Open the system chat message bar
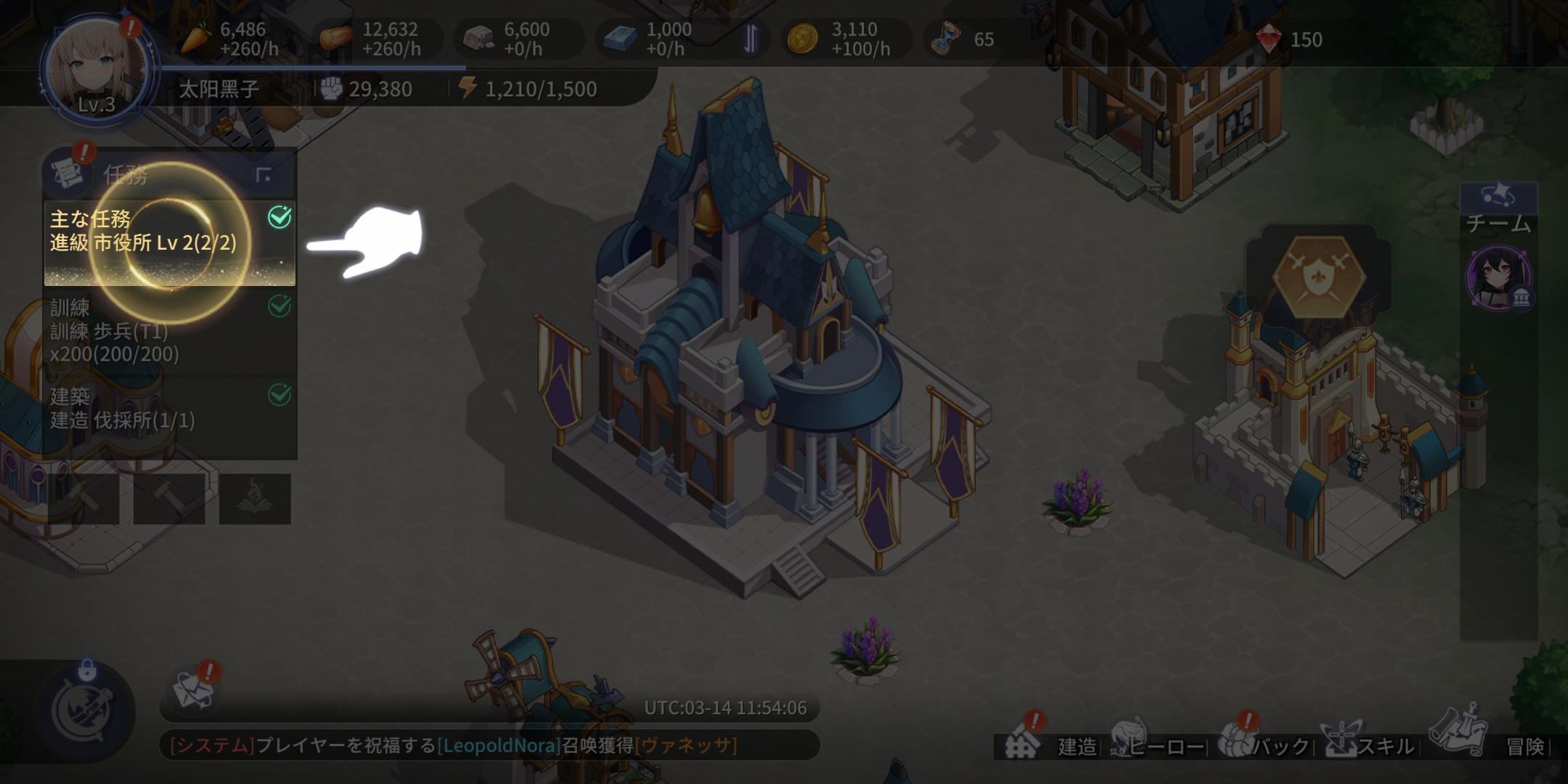This screenshot has height=784, width=1568. coord(489,746)
